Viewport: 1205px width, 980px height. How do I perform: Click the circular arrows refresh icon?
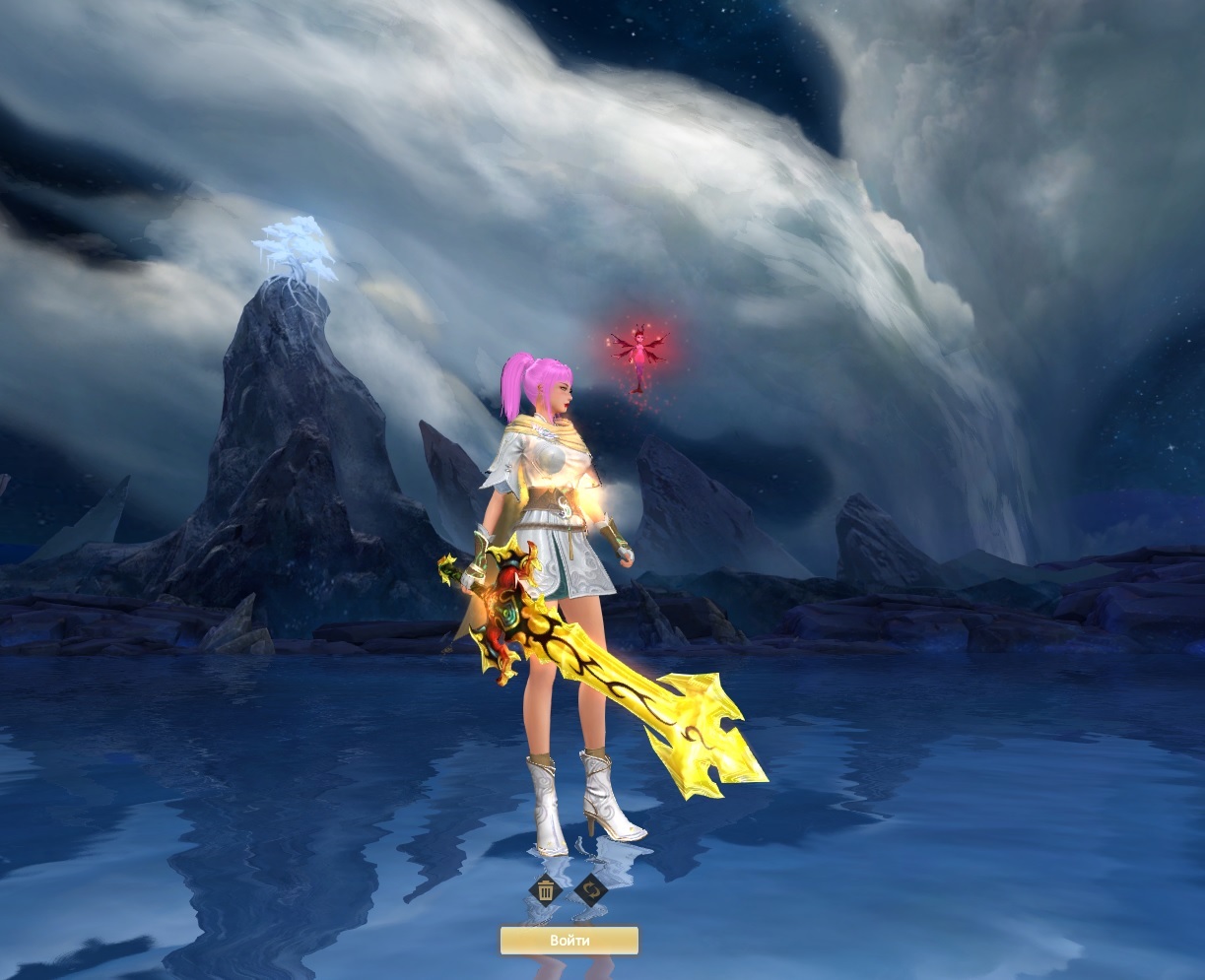pos(591,890)
